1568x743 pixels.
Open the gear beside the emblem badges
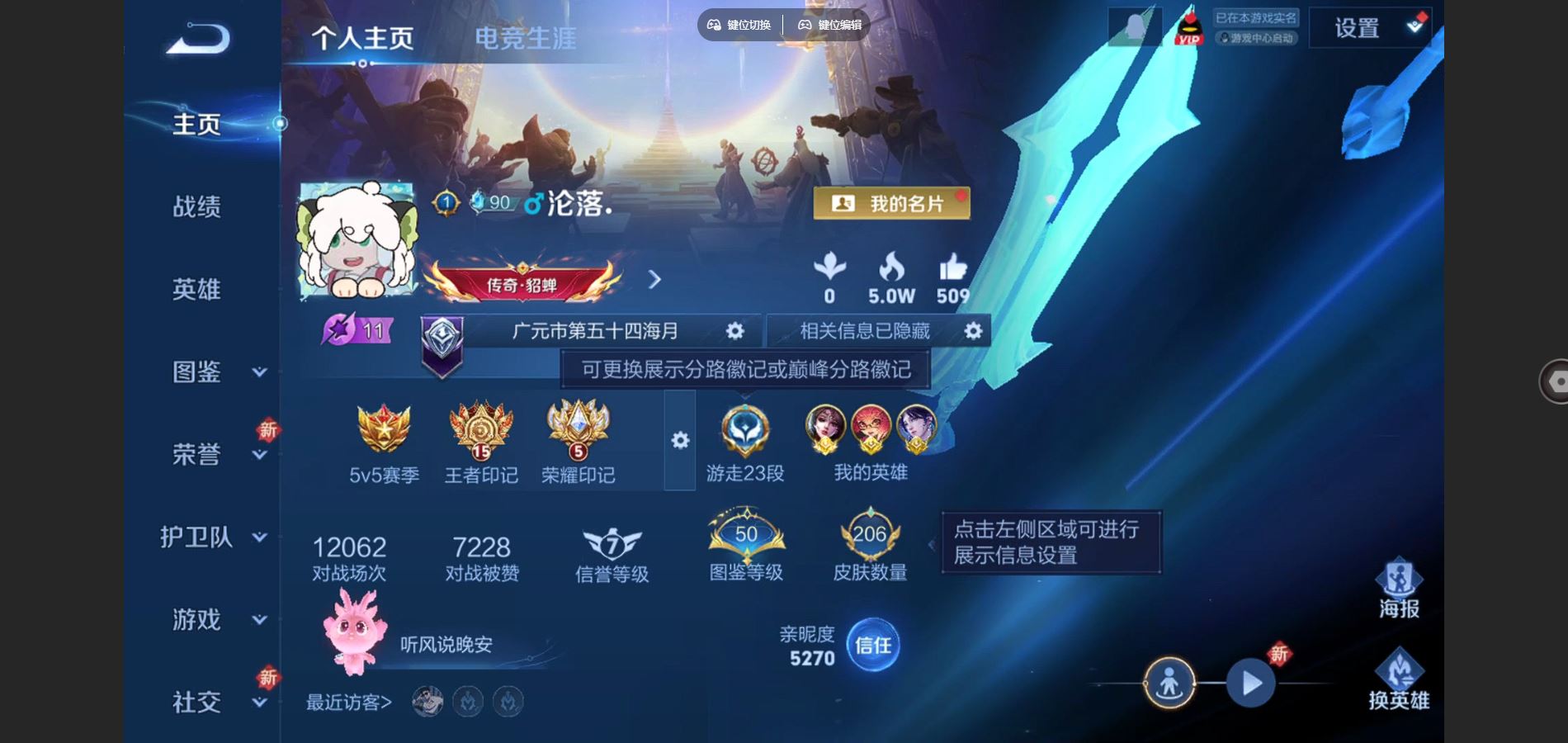pos(678,442)
